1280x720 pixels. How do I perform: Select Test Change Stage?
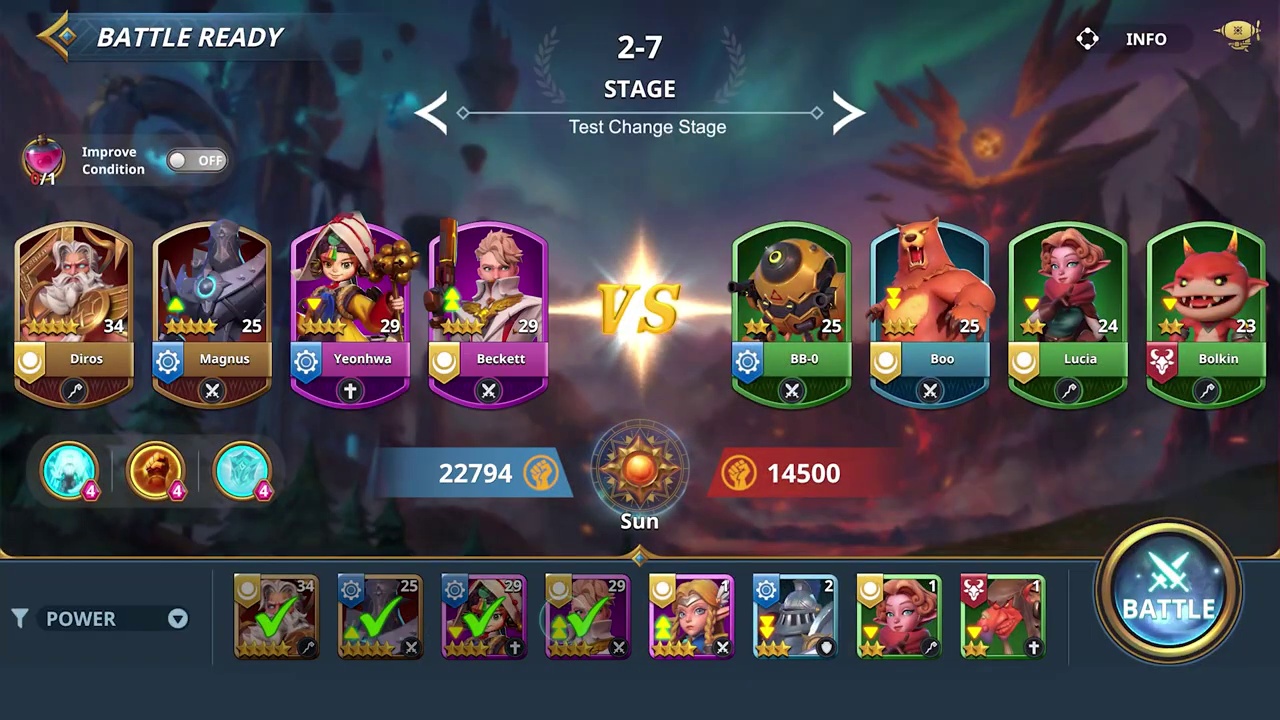pos(647,127)
